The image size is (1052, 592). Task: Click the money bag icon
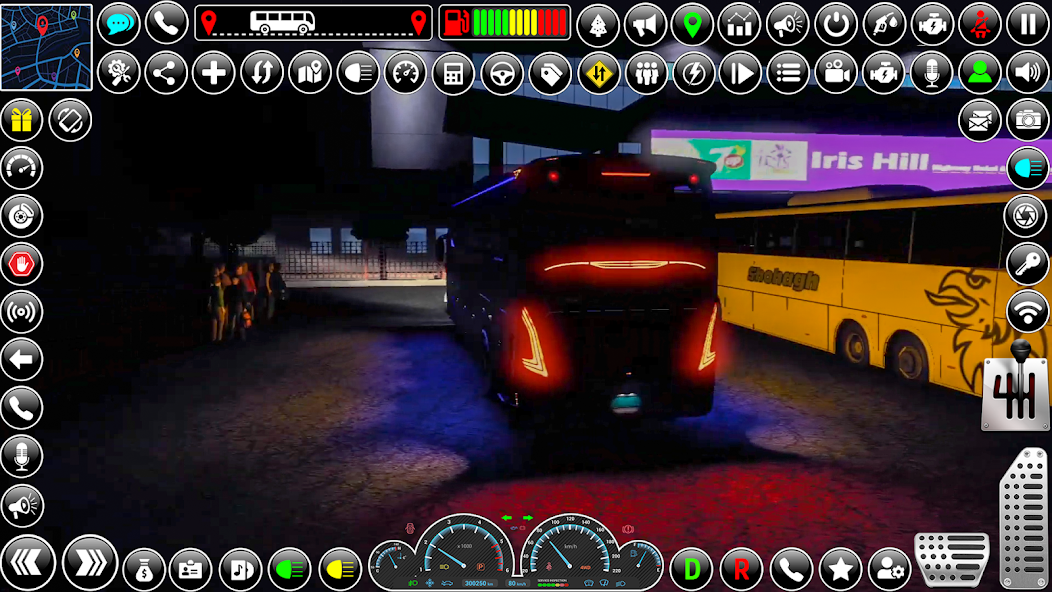click(x=144, y=569)
